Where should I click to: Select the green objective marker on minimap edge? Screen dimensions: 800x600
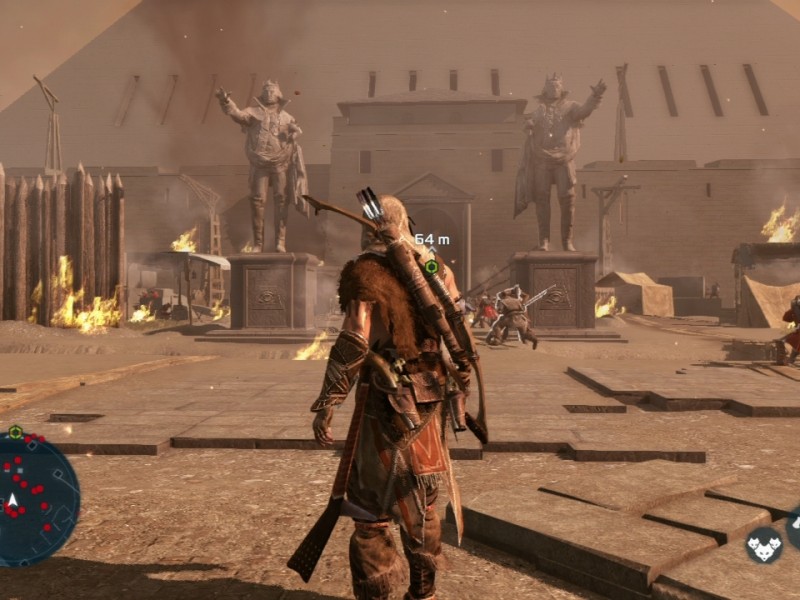(15, 433)
